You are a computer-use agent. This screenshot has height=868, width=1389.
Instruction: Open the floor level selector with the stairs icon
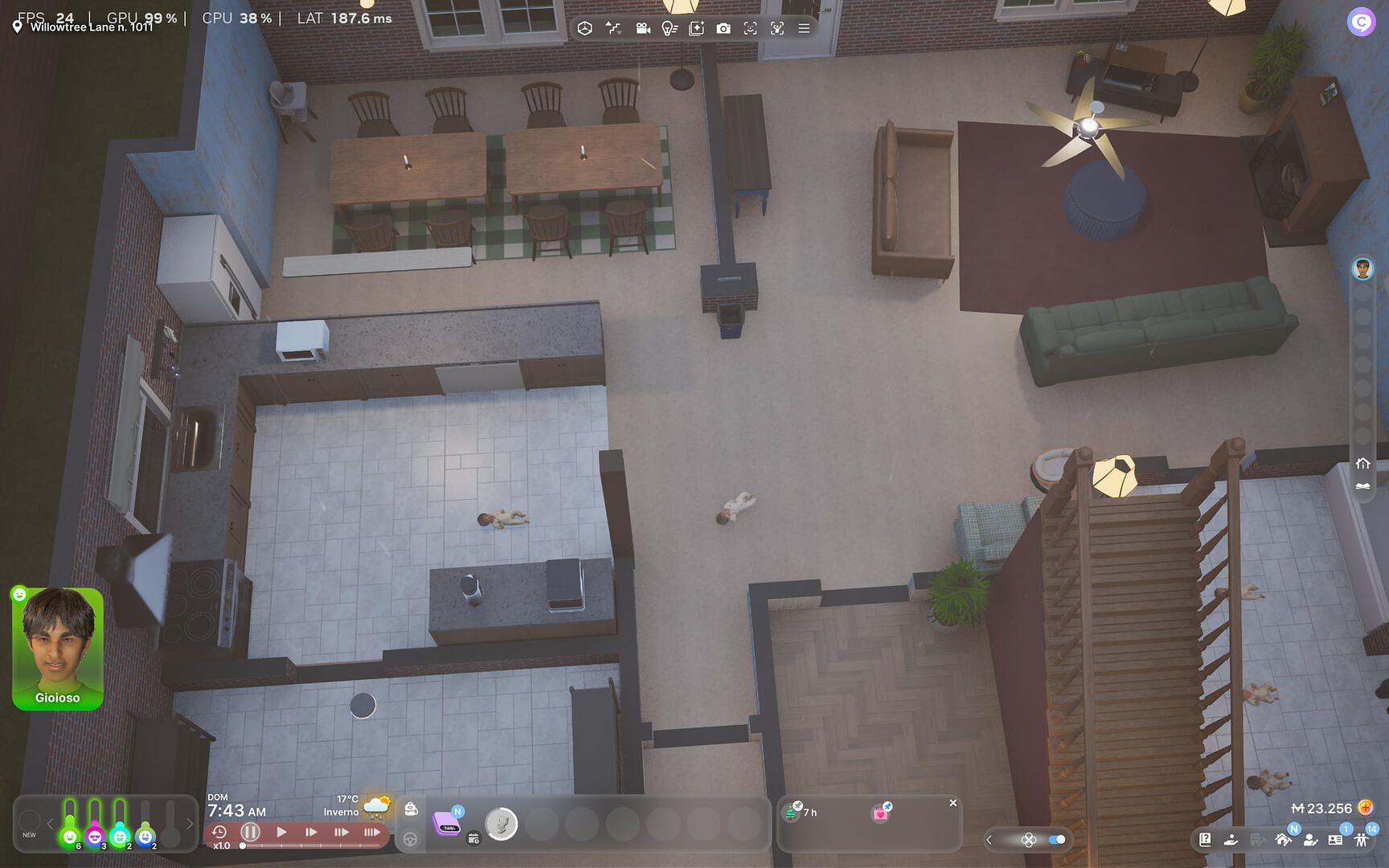pyautogui.click(x=613, y=27)
